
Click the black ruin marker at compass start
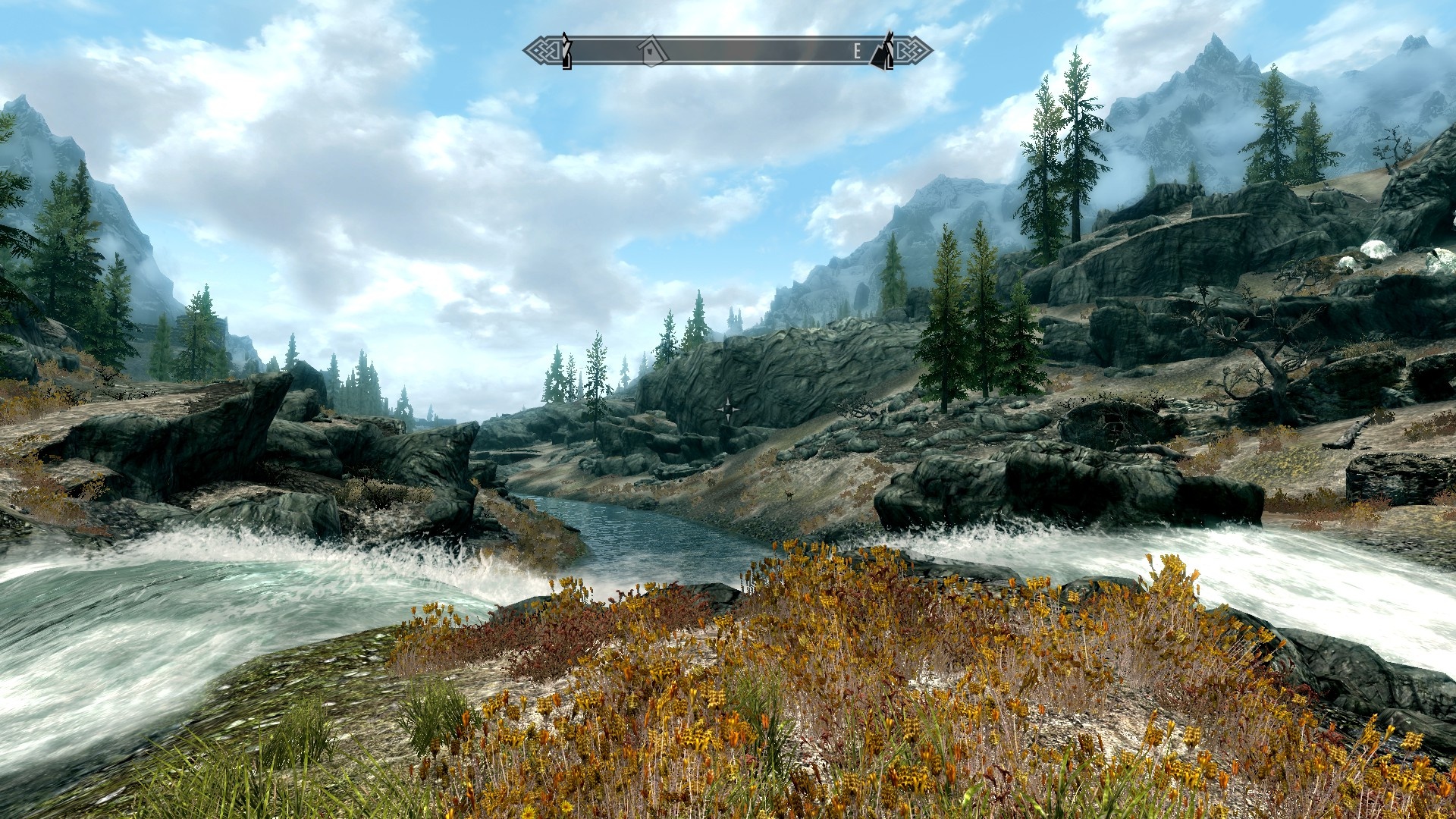(x=564, y=52)
